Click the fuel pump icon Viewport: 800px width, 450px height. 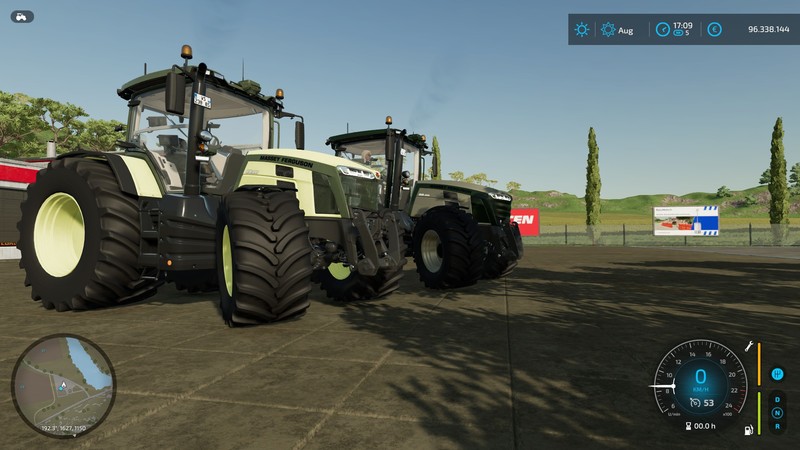(x=747, y=430)
